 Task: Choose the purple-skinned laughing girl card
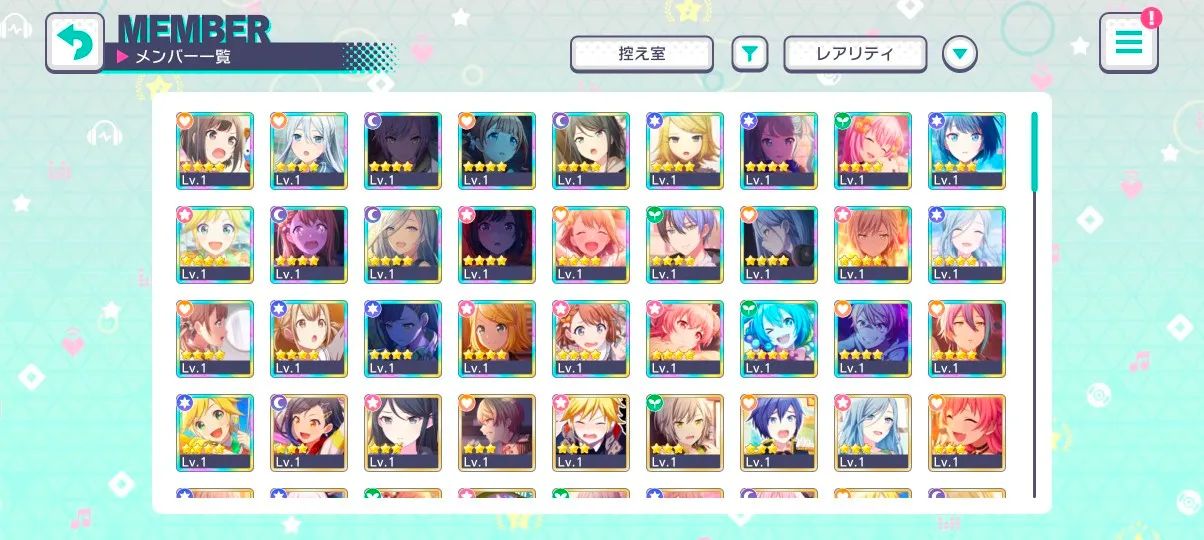309,244
